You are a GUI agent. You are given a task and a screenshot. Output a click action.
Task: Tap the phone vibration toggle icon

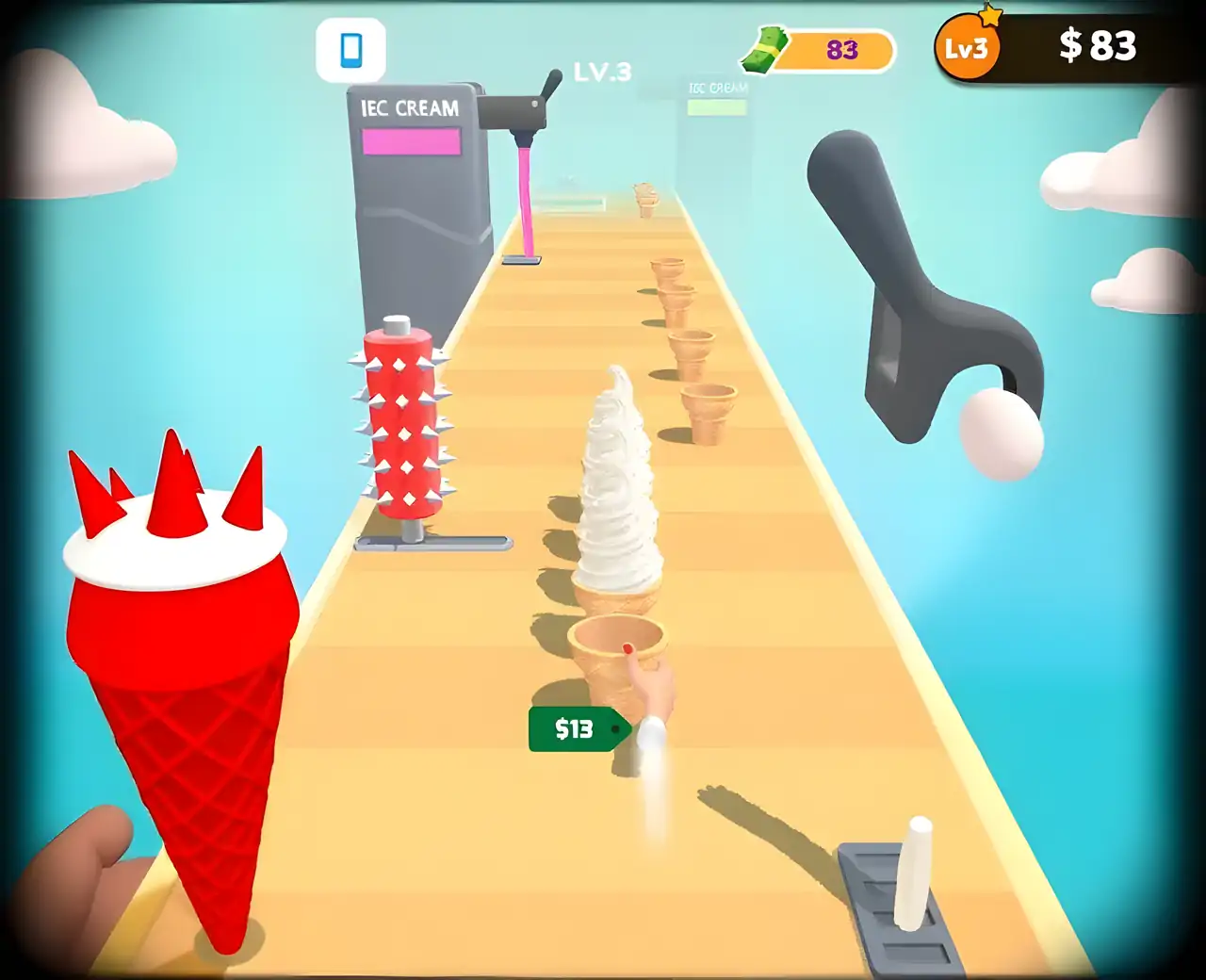[350, 50]
